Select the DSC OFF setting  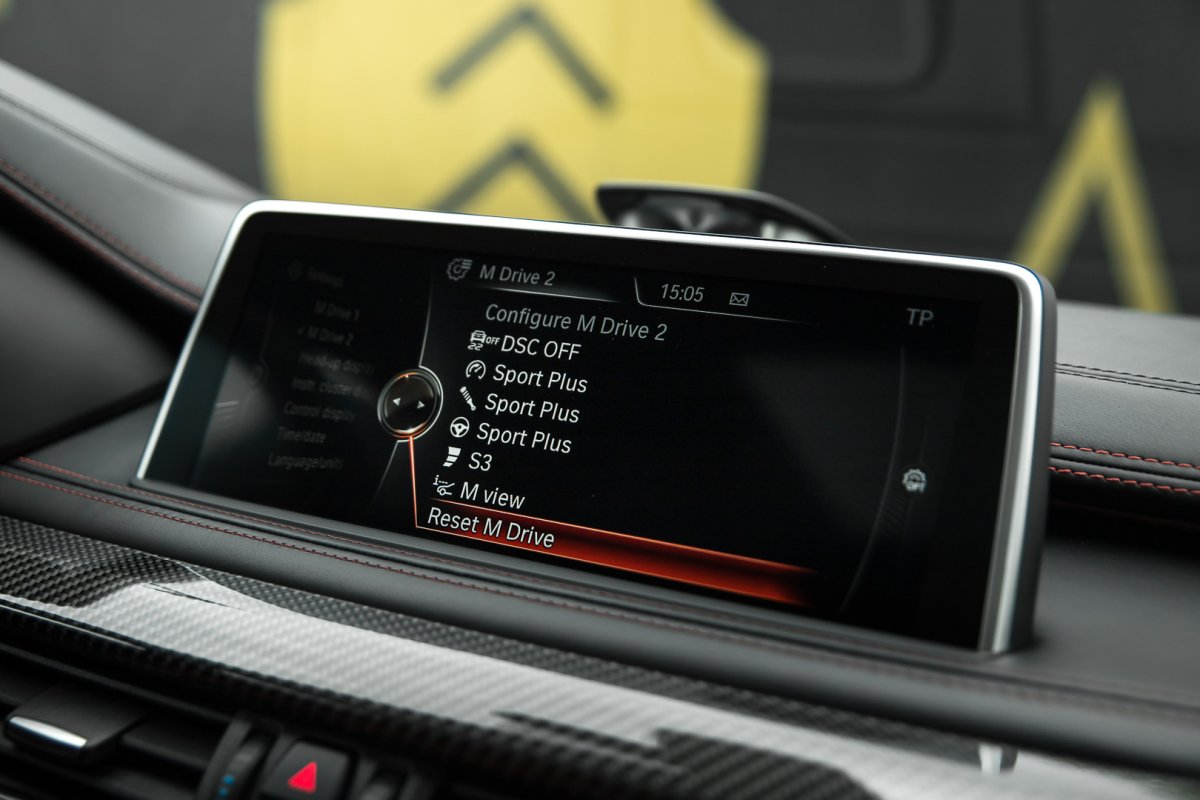click(x=539, y=347)
